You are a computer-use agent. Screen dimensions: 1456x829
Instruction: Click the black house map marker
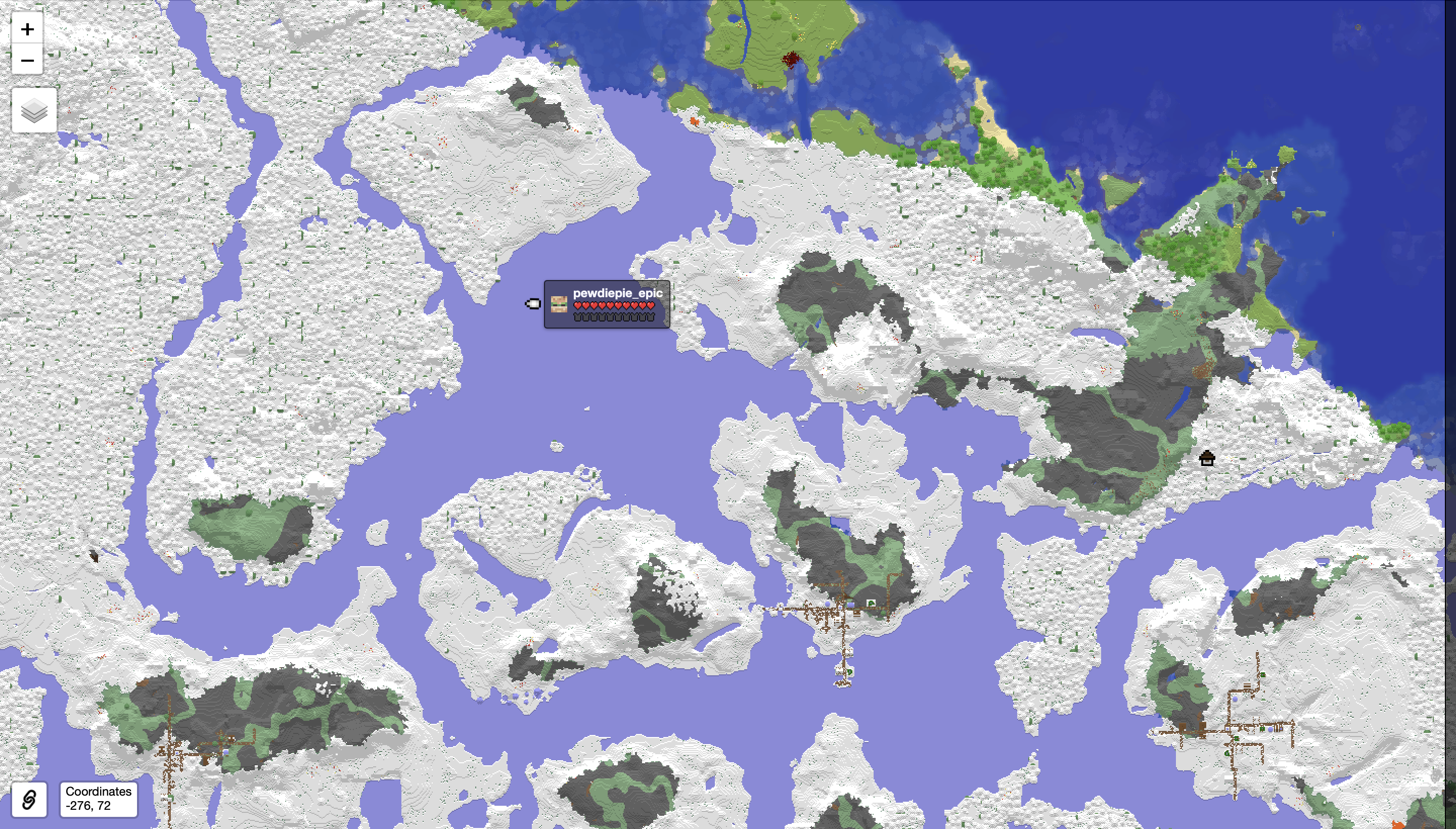(x=1207, y=458)
